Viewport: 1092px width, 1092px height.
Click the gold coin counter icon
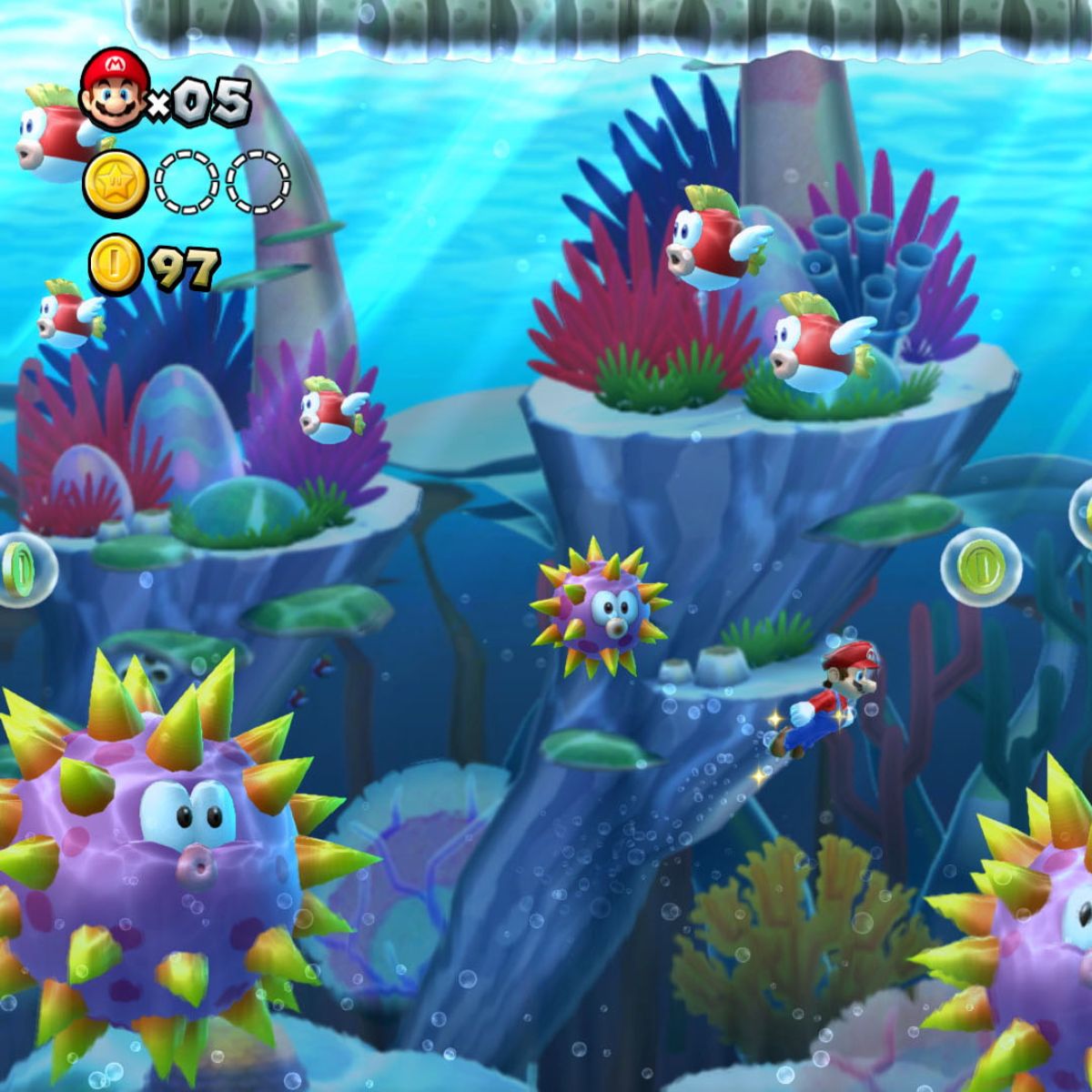pos(115,265)
